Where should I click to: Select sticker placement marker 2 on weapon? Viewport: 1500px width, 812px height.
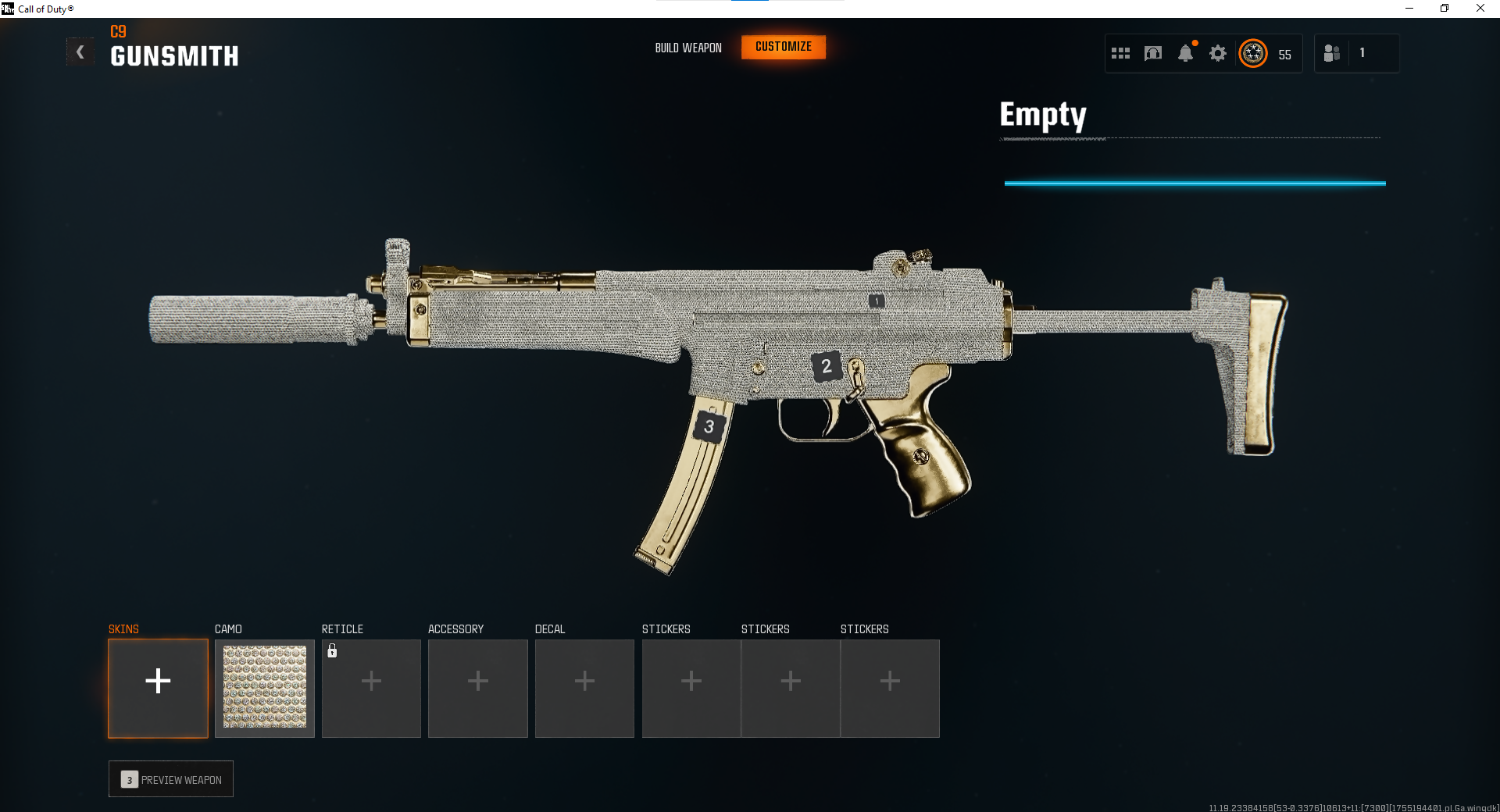pyautogui.click(x=826, y=366)
